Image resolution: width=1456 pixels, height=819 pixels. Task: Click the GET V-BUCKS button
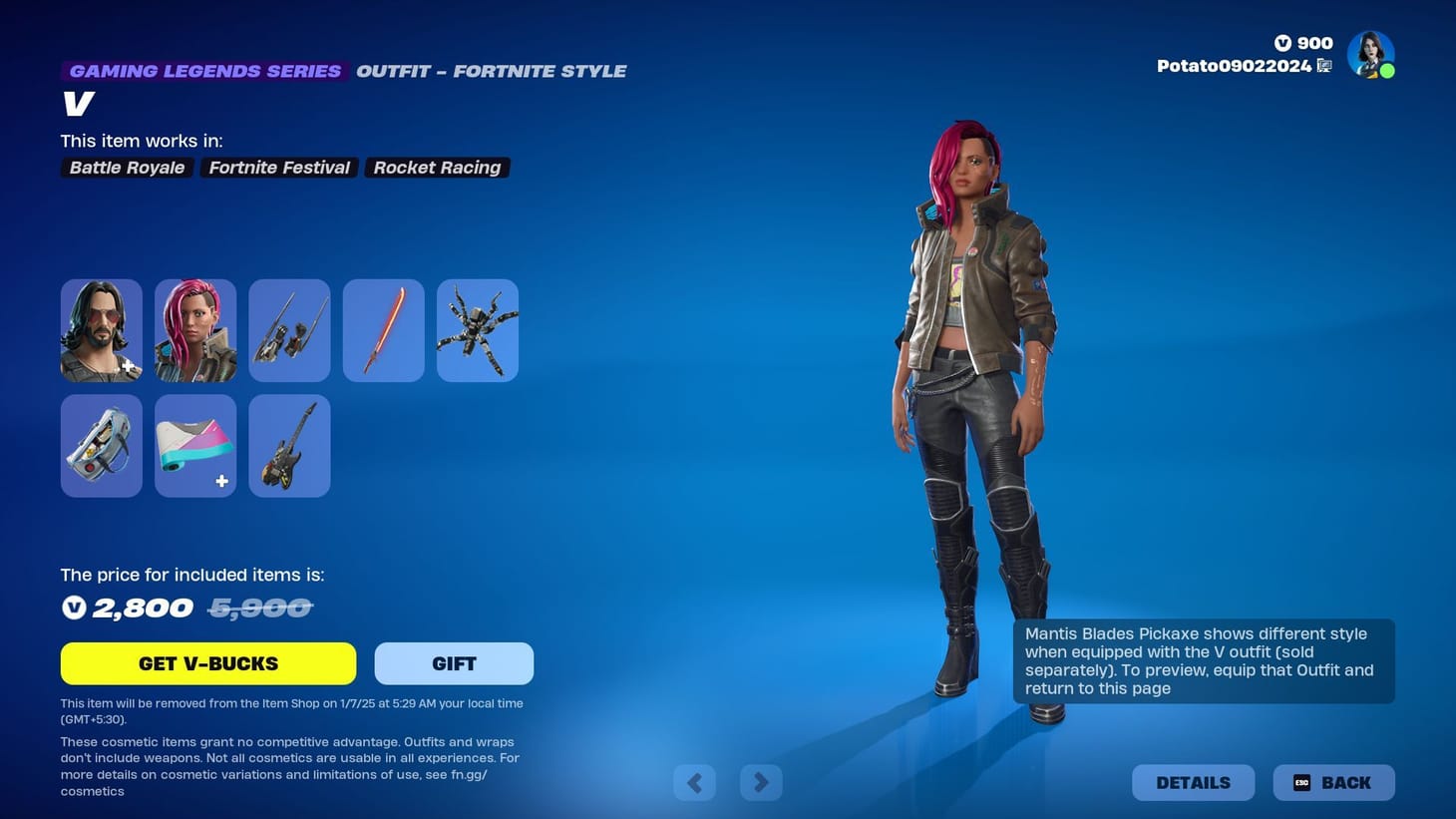[207, 662]
